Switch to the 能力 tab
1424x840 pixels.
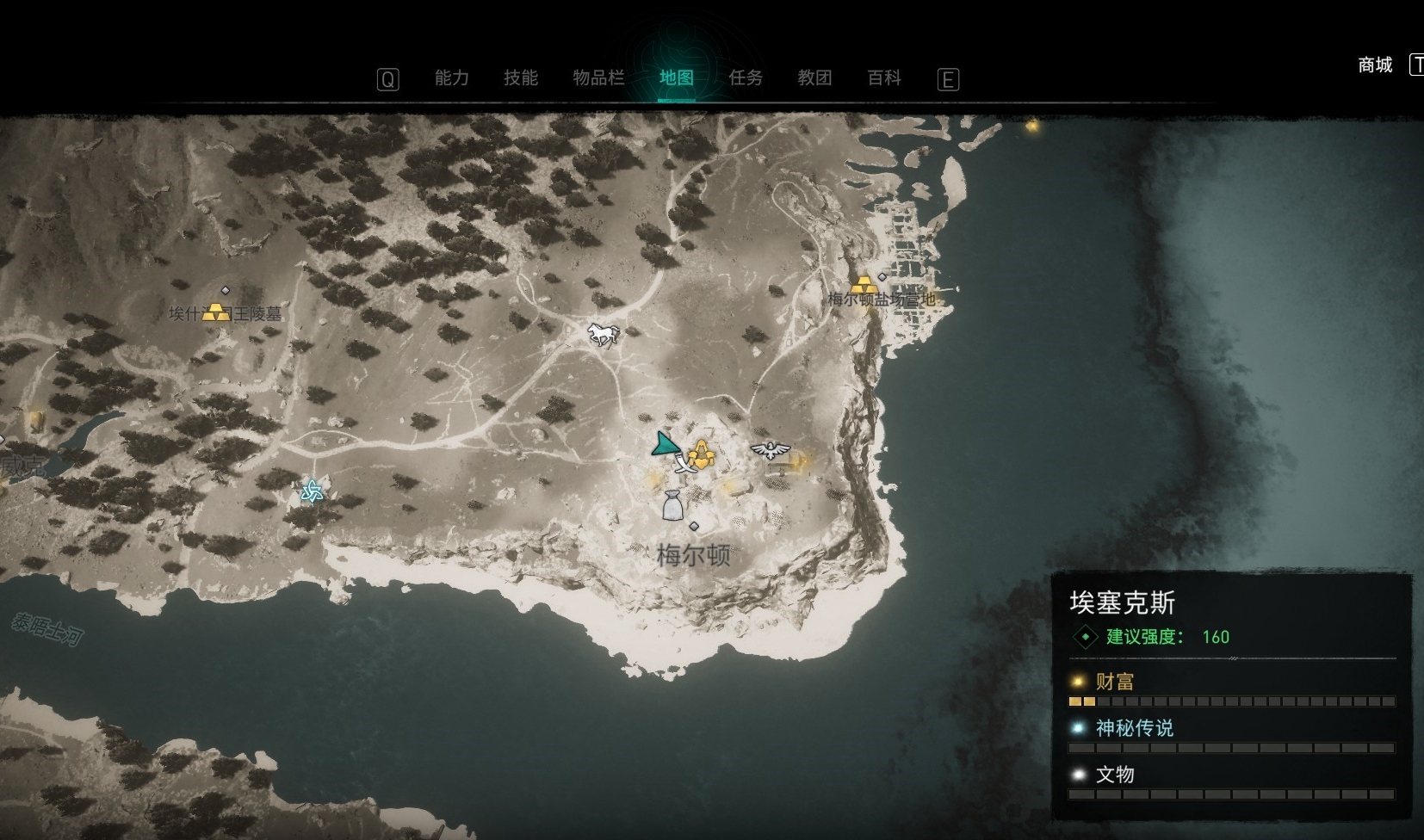click(451, 78)
